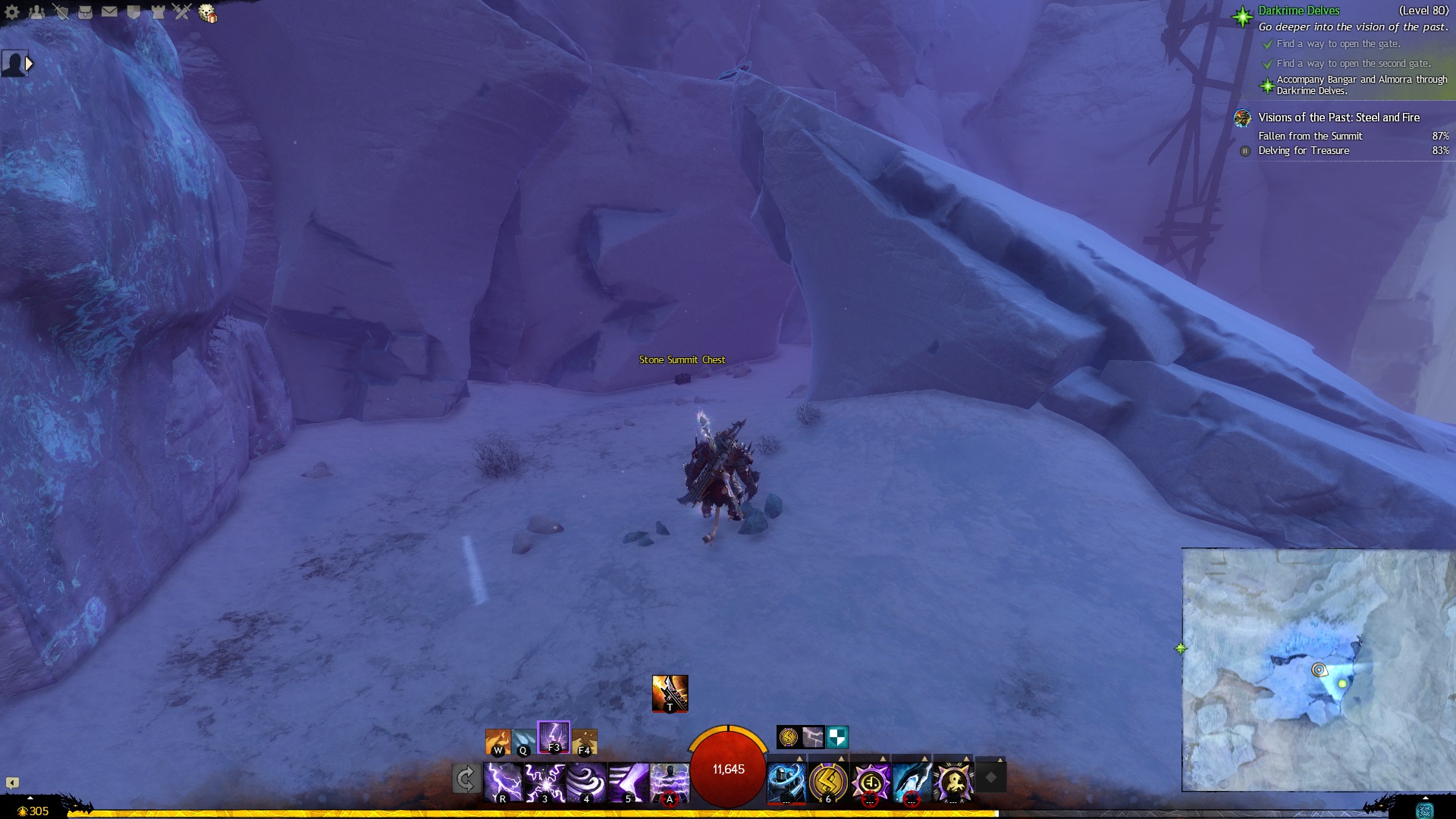Viewport: 1456px width, 819px height.
Task: Attune to earth with the F4 icon
Action: [x=585, y=741]
